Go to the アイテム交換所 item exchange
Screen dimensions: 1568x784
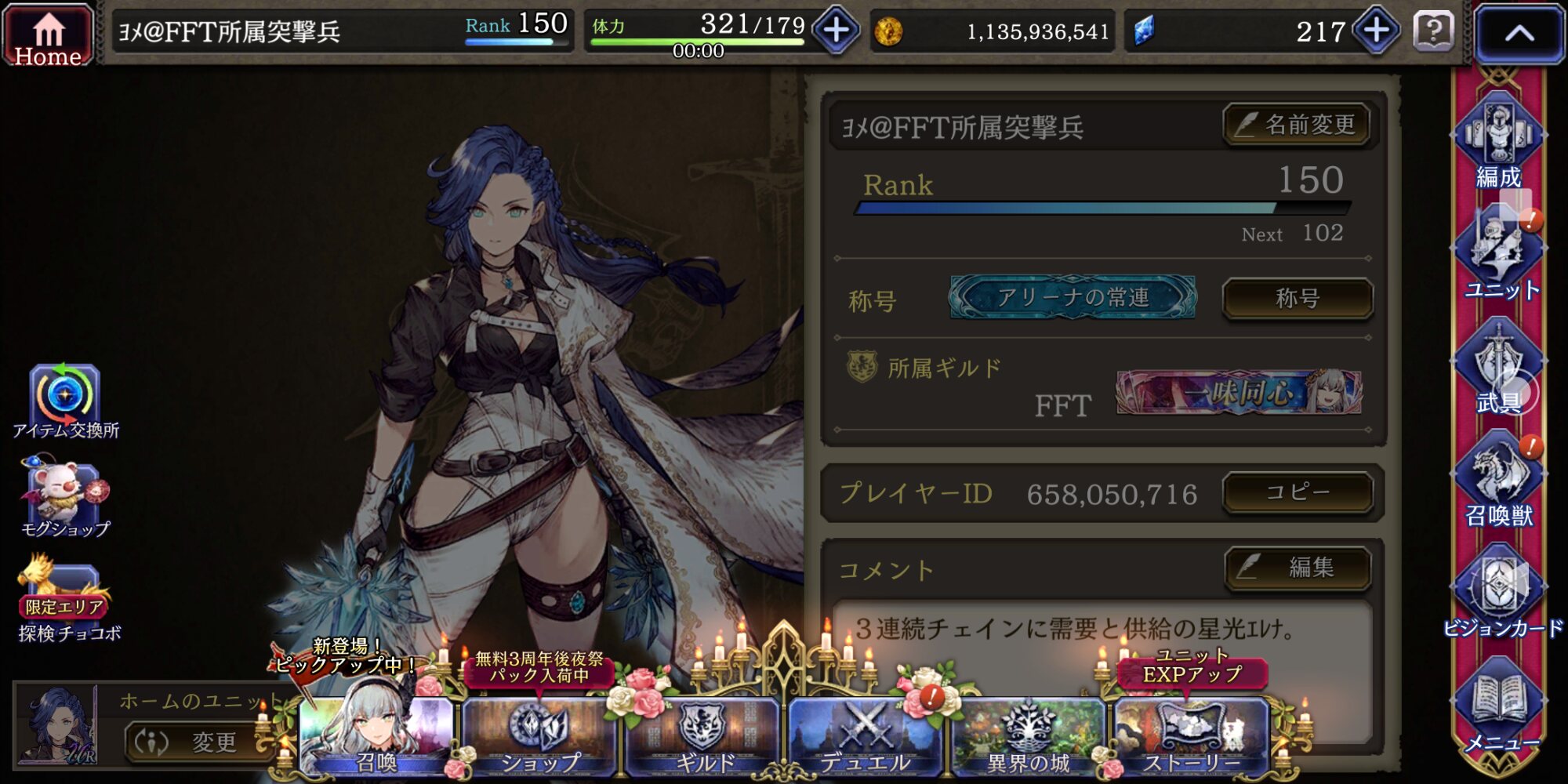pyautogui.click(x=65, y=401)
